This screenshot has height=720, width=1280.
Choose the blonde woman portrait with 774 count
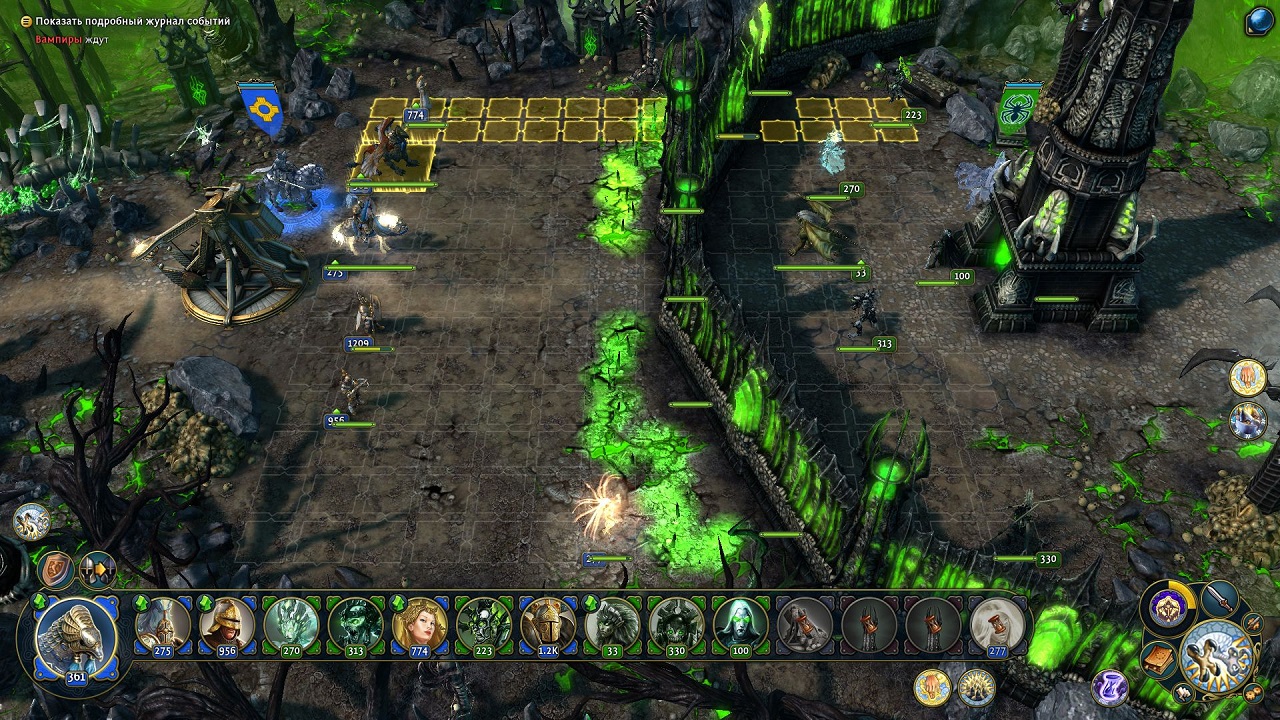pos(419,625)
